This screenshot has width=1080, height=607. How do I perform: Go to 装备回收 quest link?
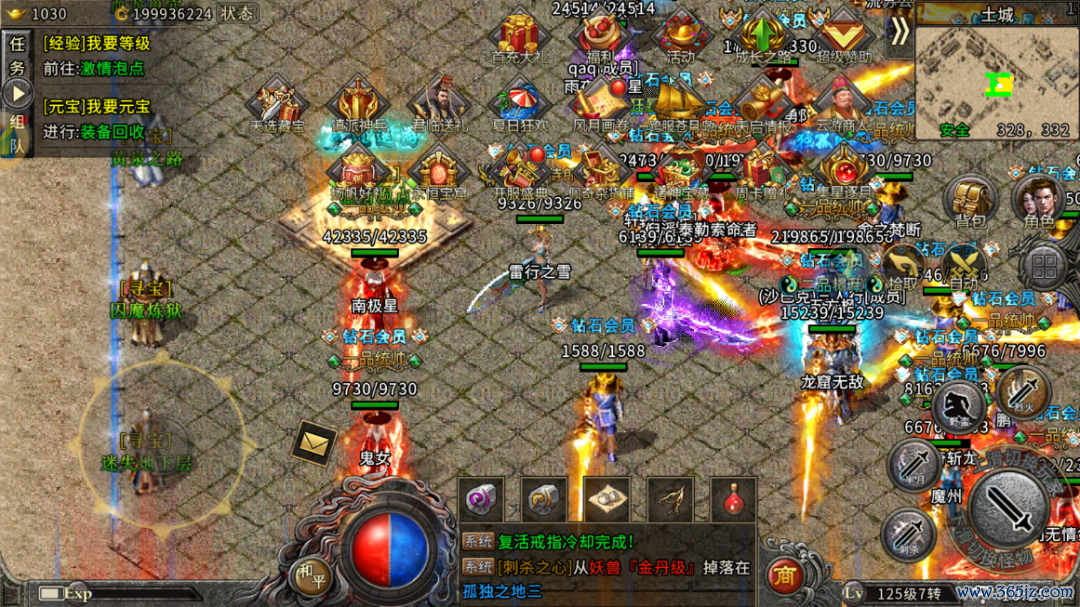tap(112, 131)
